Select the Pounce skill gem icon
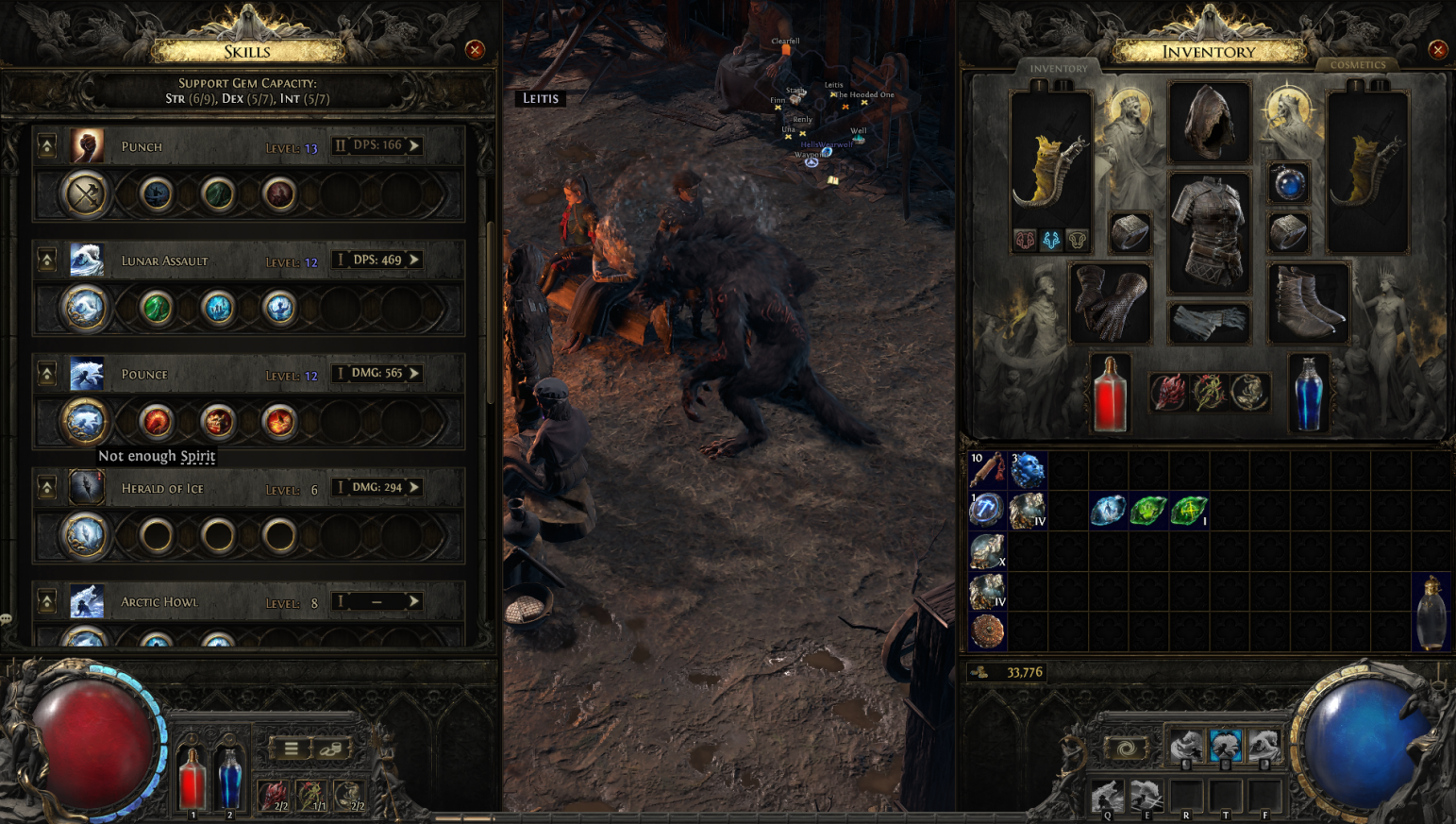Image resolution: width=1456 pixels, height=824 pixels. pyautogui.click(x=87, y=374)
